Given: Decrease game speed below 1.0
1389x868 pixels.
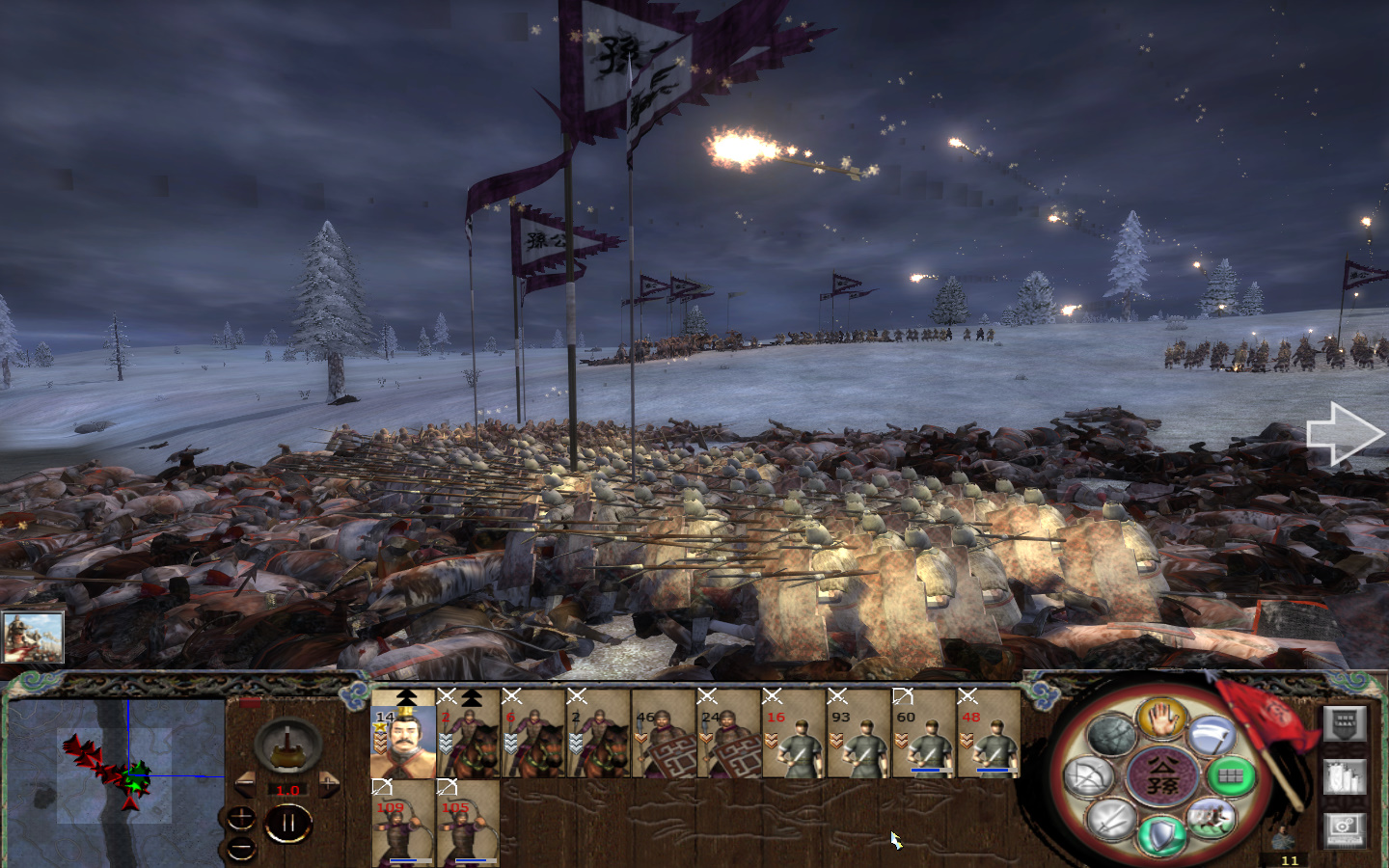Looking at the screenshot, I should 245,783.
